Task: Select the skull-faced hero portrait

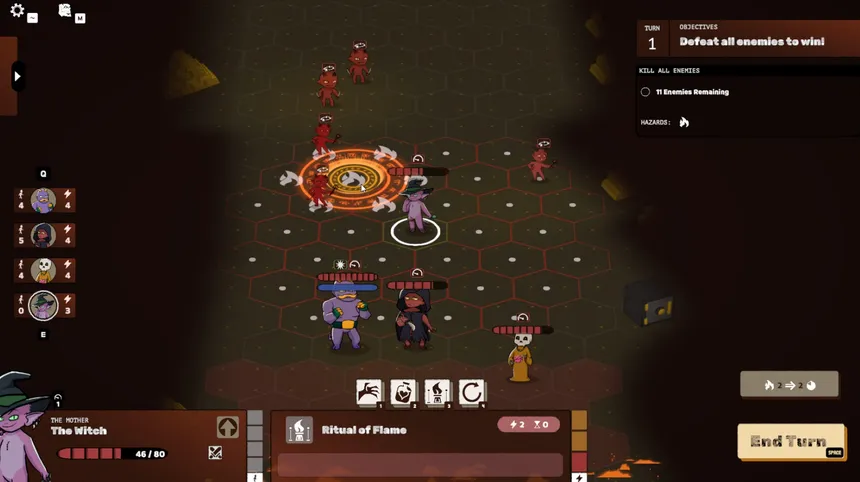Action: pos(43,270)
